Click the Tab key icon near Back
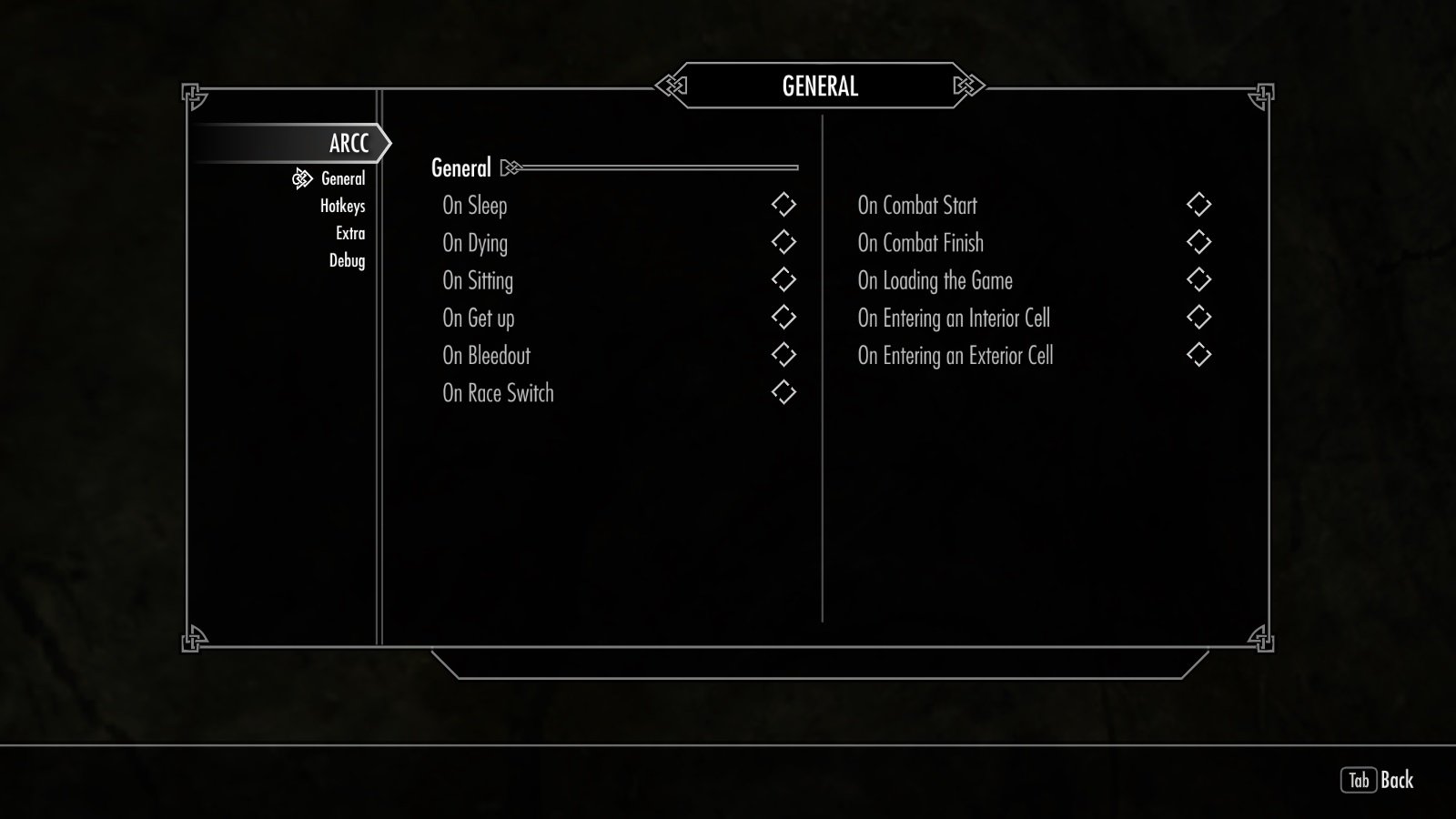Viewport: 1456px width, 819px height. click(x=1360, y=778)
